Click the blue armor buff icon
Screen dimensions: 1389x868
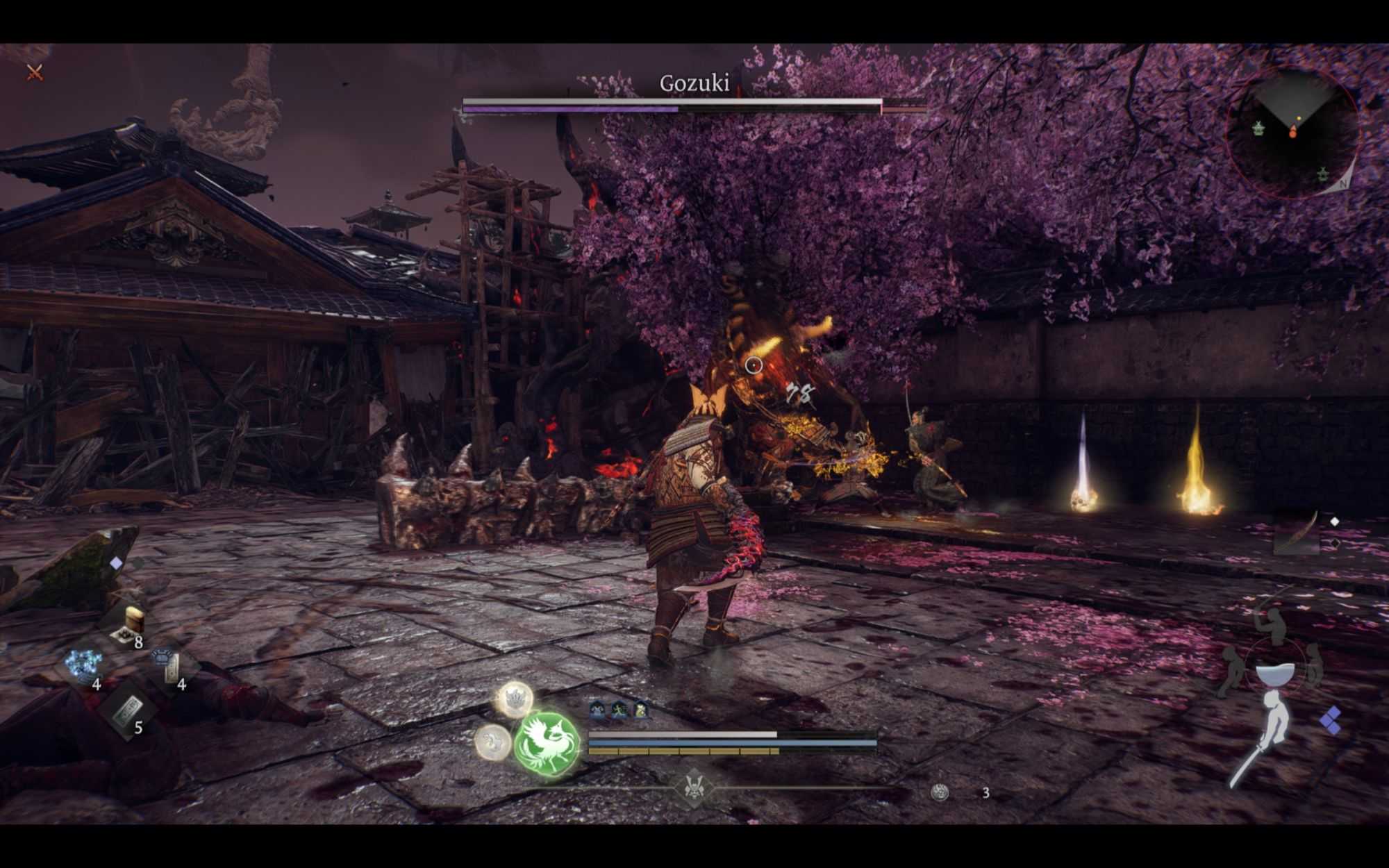(x=597, y=710)
